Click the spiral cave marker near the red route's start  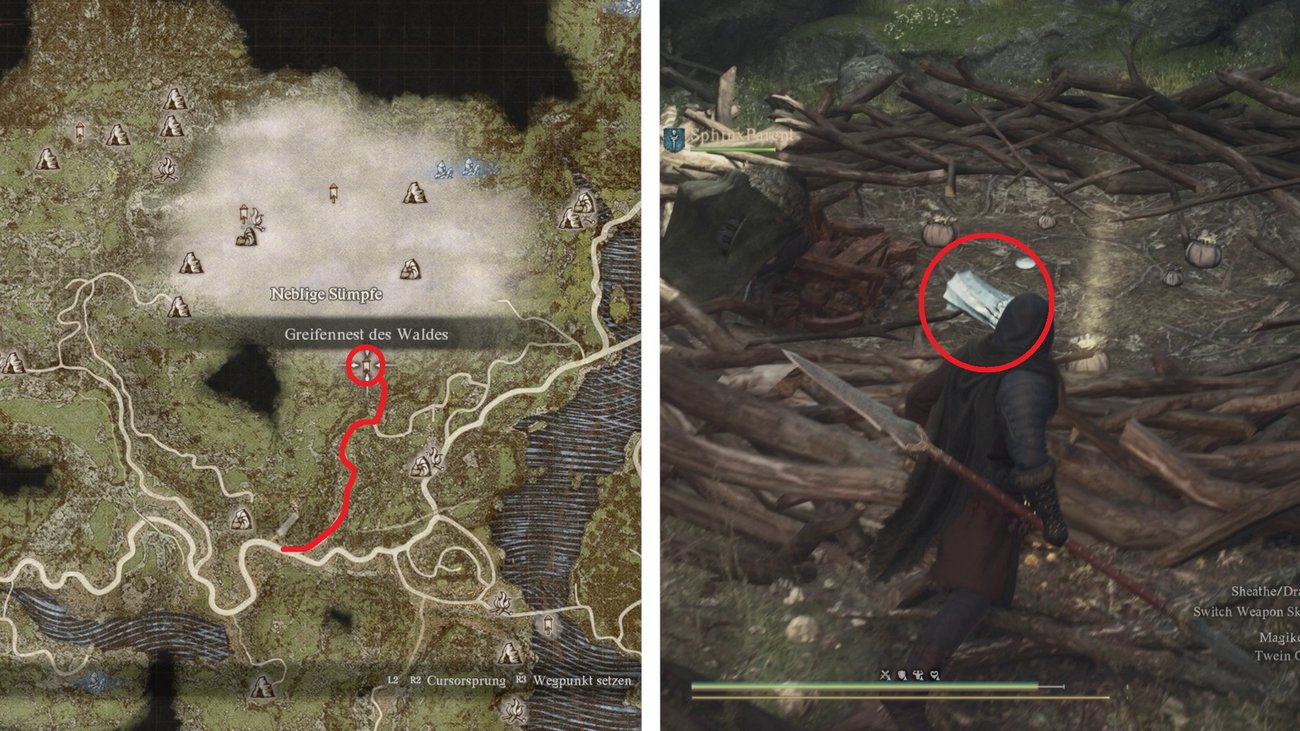point(240,519)
